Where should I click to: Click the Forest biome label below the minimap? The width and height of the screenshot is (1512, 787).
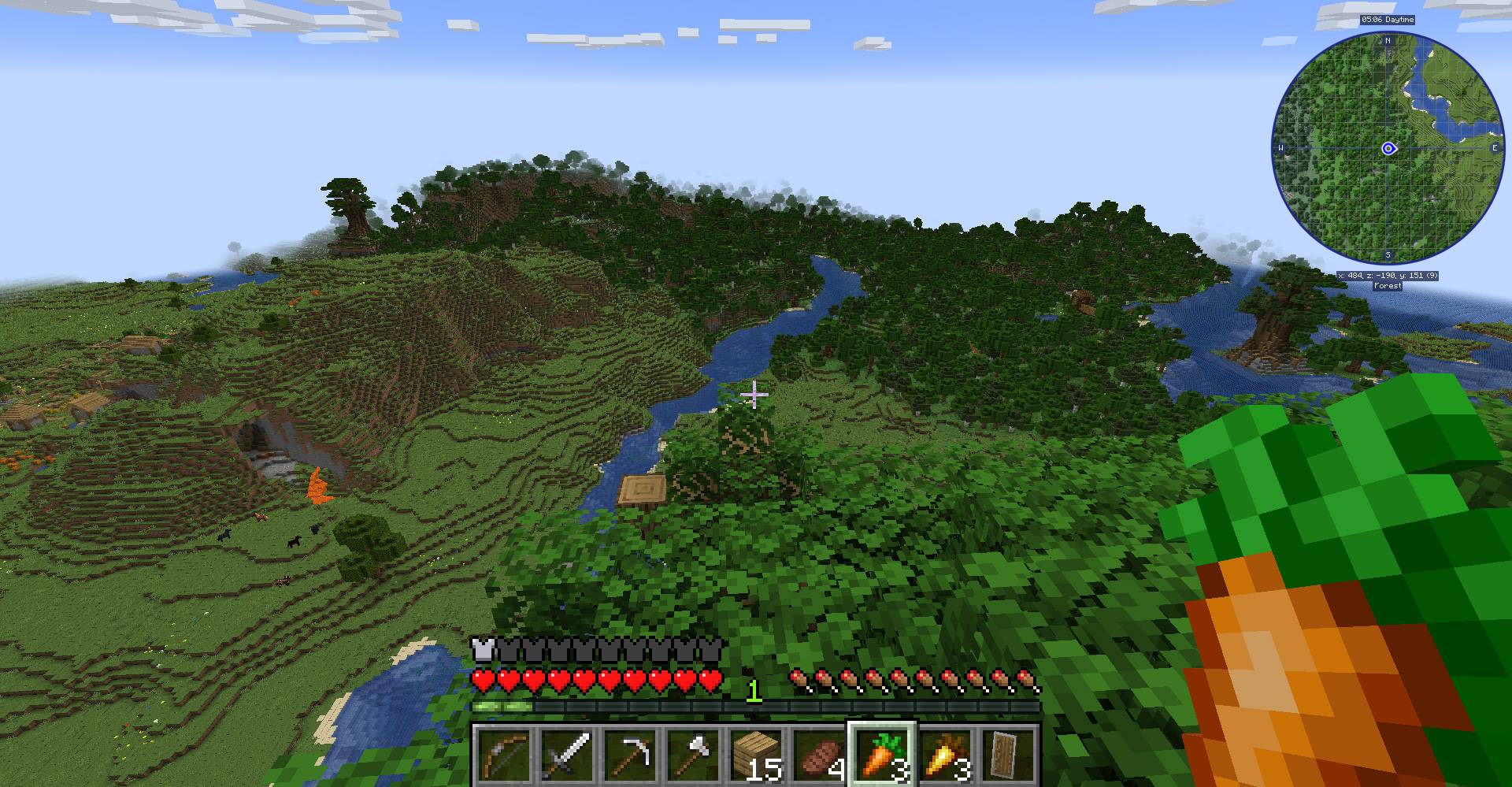point(1388,287)
